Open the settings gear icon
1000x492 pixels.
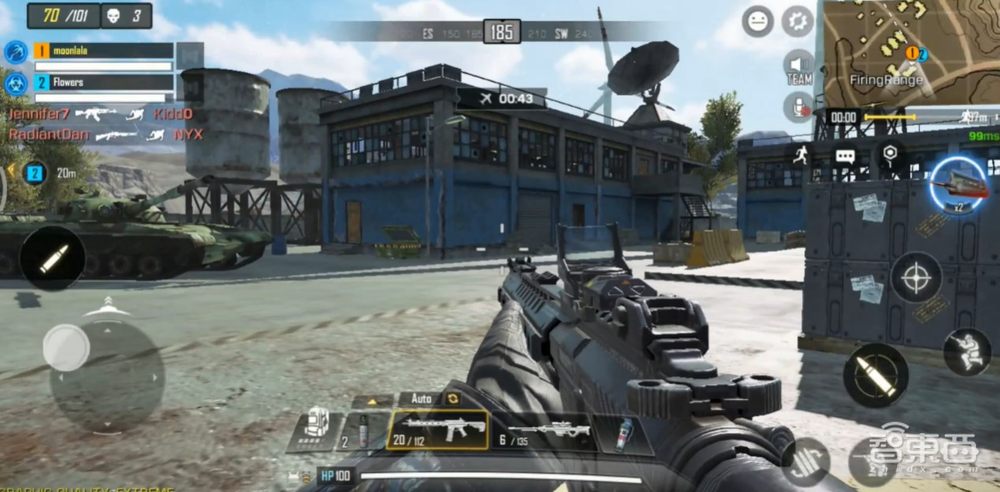[x=797, y=21]
